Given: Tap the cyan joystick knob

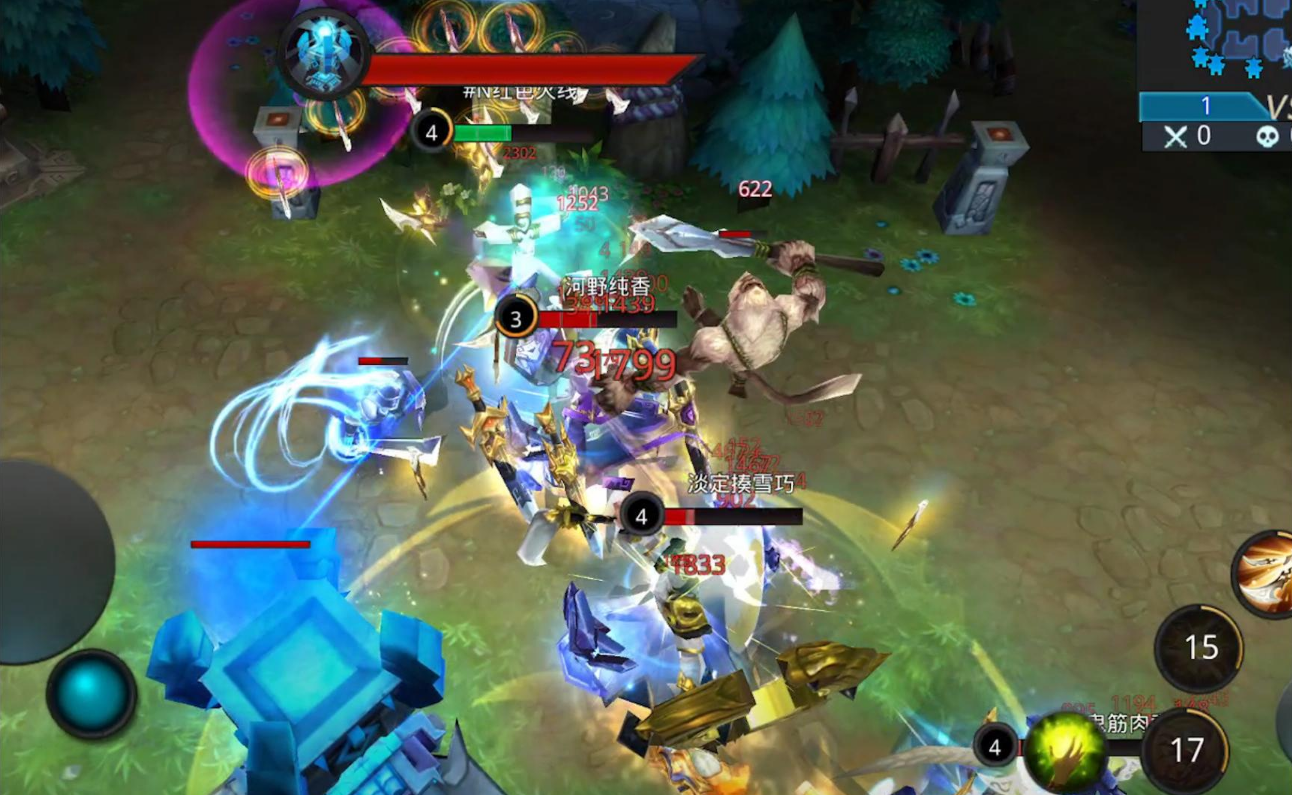Looking at the screenshot, I should click(91, 693).
